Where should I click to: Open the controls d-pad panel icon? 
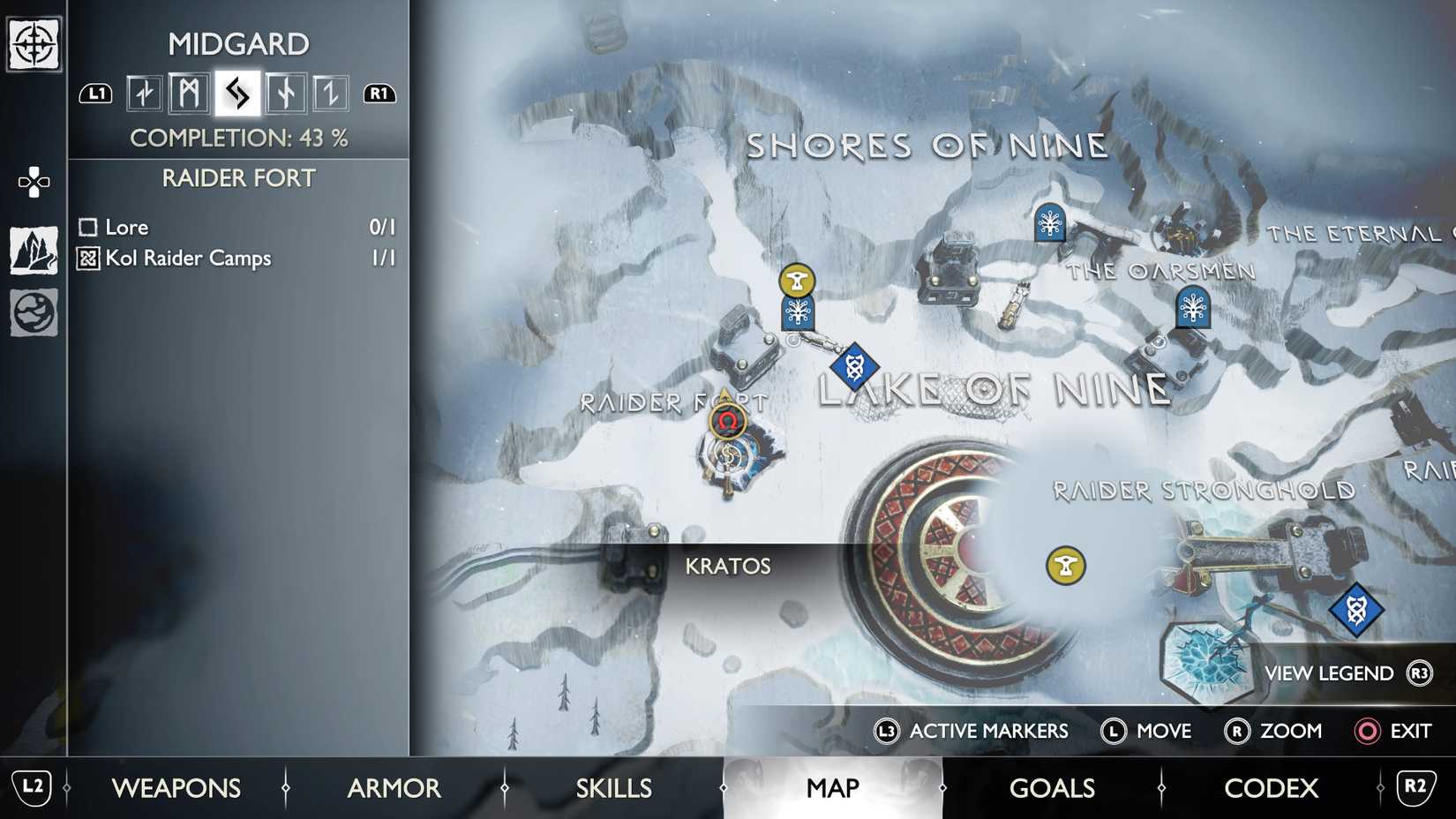pos(32,181)
